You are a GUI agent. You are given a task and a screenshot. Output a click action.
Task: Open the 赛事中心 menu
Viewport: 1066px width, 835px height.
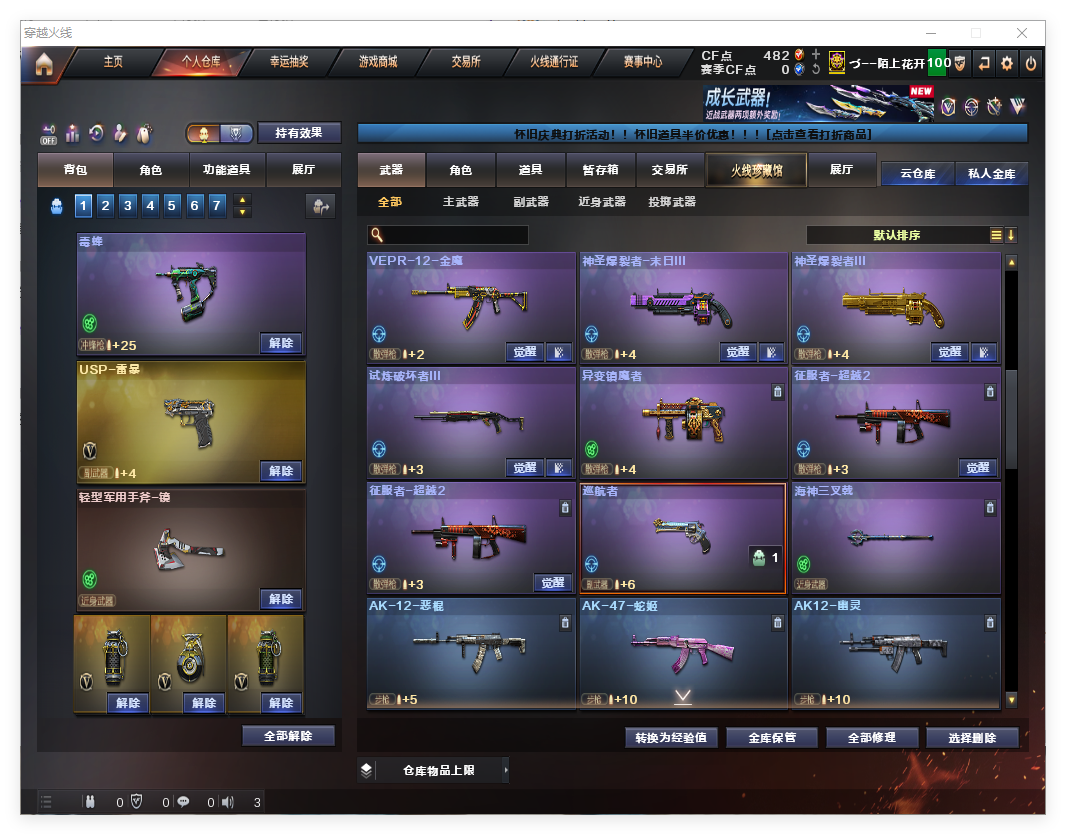pos(642,62)
